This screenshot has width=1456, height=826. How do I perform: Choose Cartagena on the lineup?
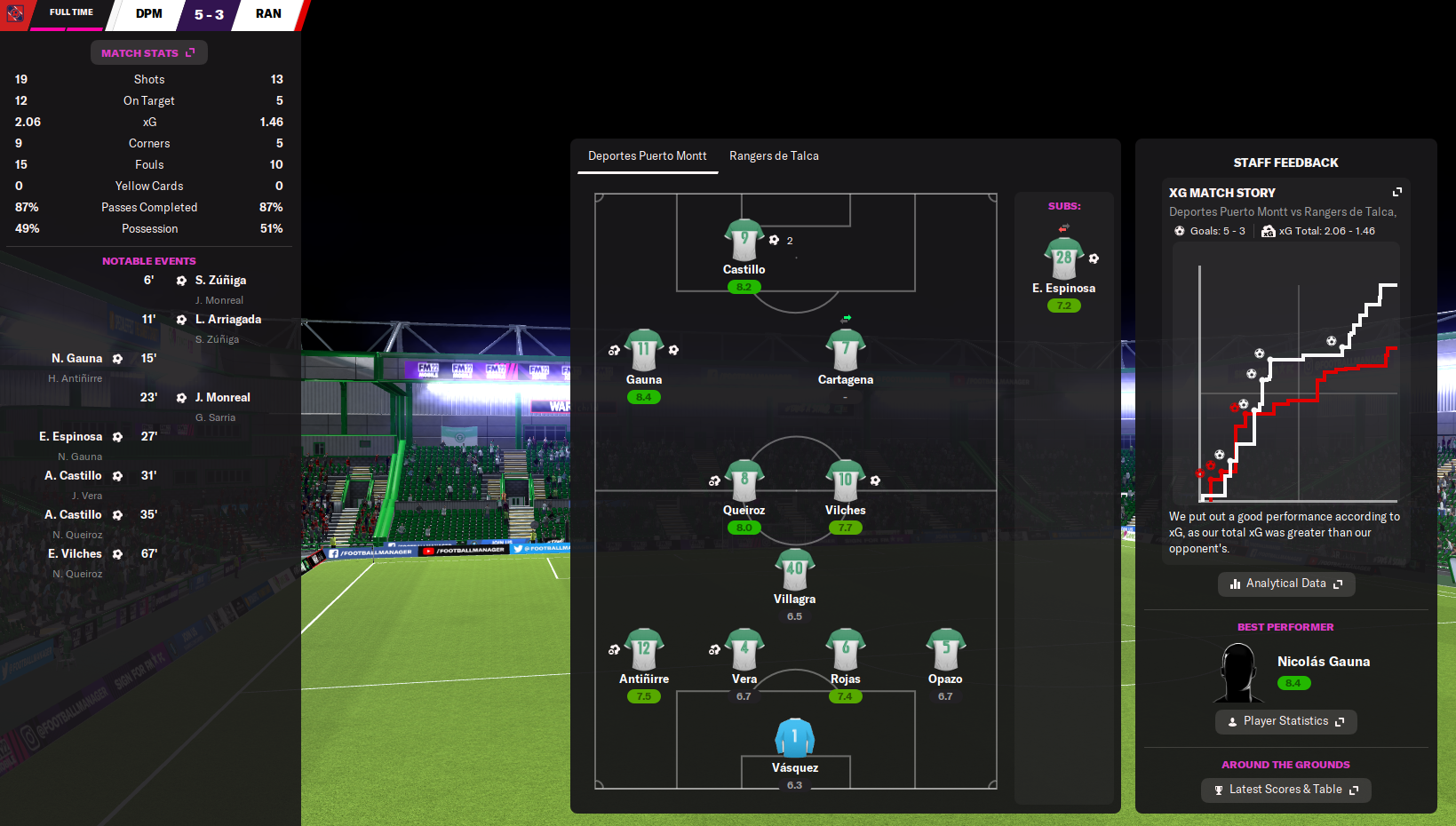pos(845,351)
